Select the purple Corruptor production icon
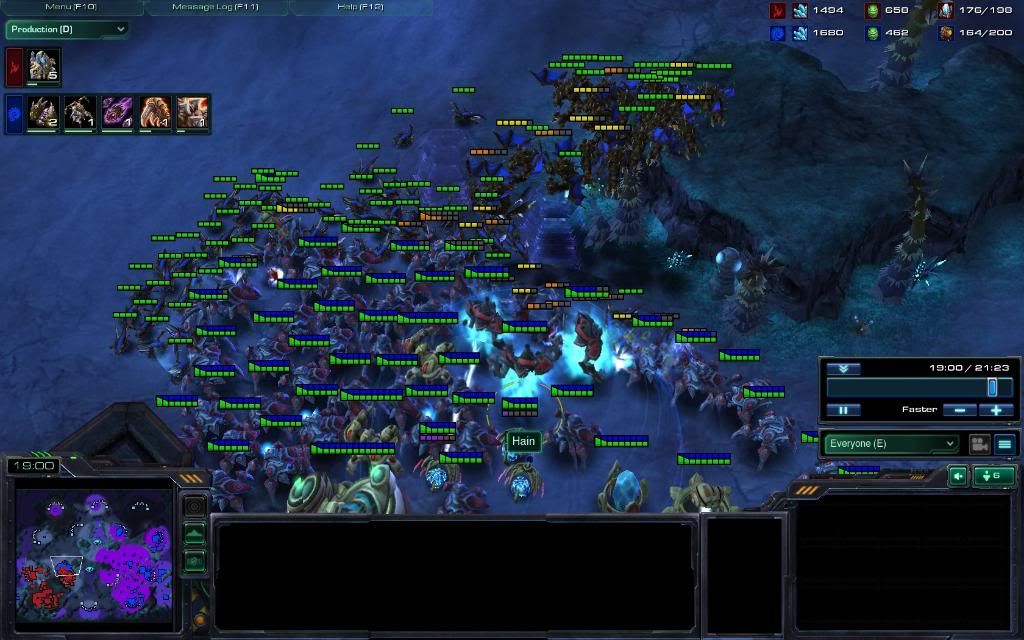The width and height of the screenshot is (1024, 640). (x=118, y=112)
